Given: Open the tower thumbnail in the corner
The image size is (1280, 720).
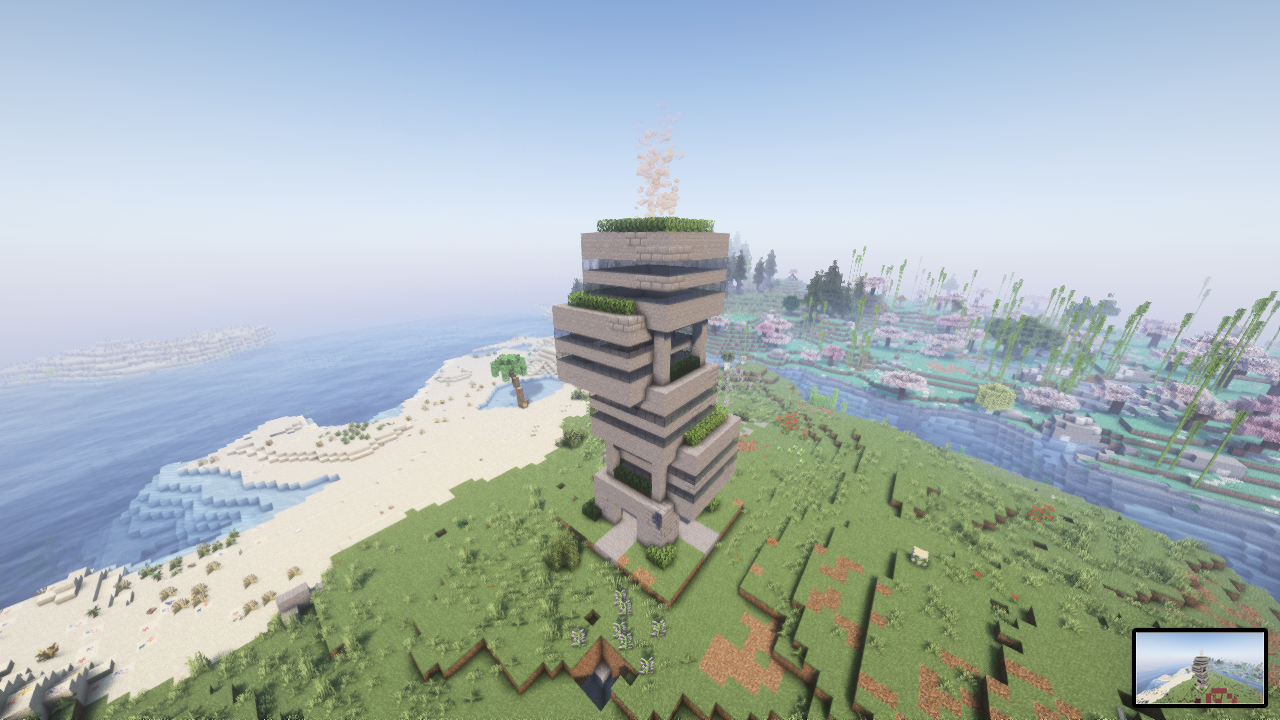Looking at the screenshot, I should pyautogui.click(x=1199, y=667).
